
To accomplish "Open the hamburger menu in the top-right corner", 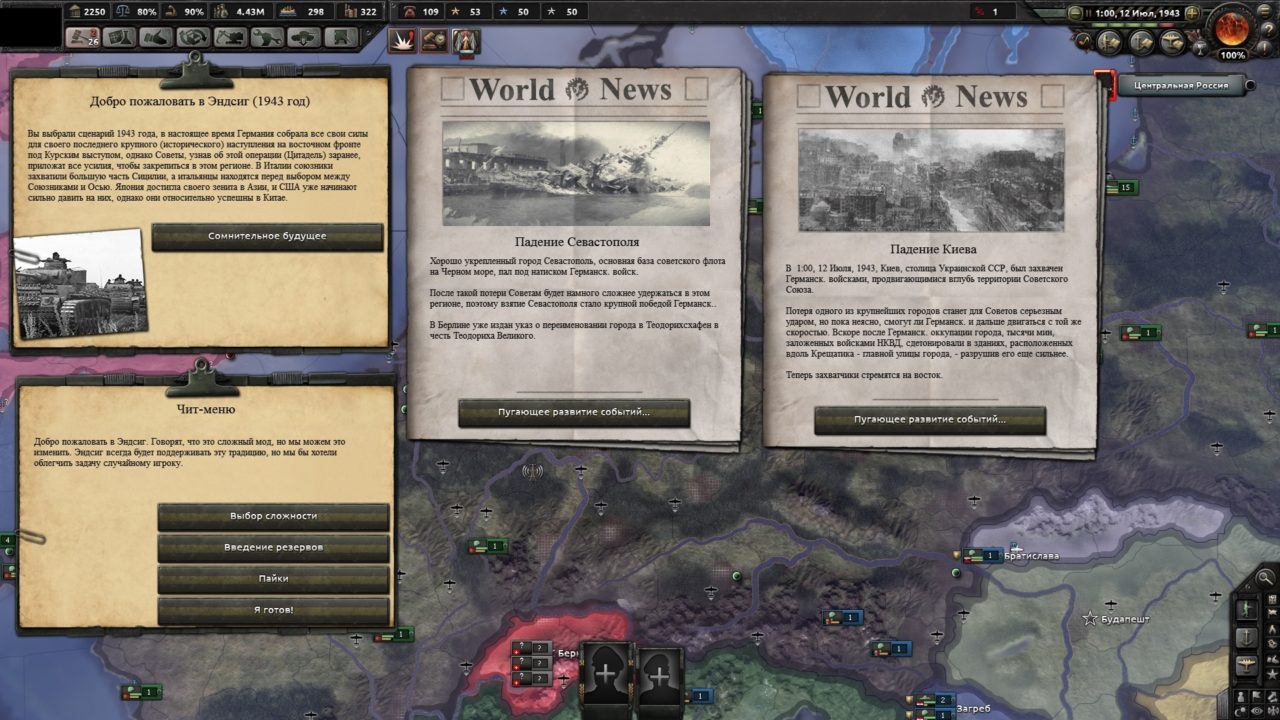I will coord(1264,11).
